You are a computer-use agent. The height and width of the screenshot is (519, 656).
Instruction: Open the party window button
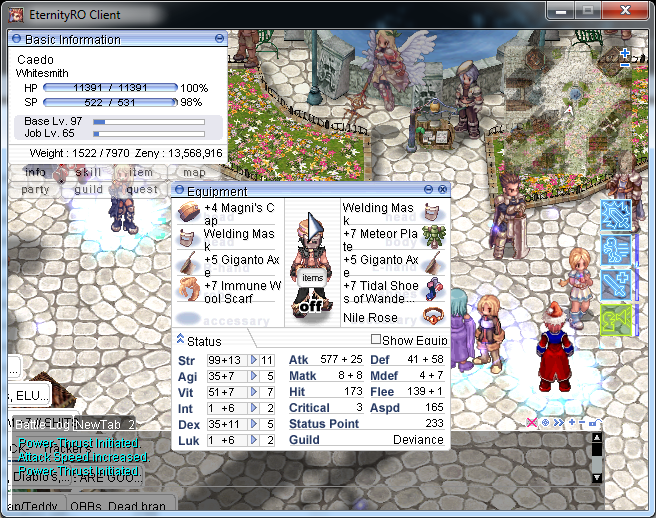(x=35, y=189)
